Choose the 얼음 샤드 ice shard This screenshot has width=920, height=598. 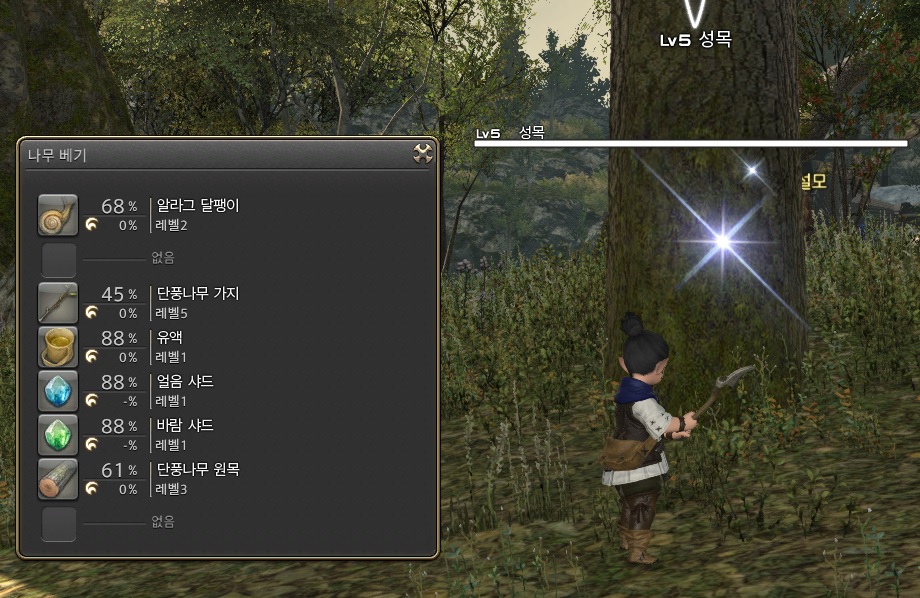click(57, 390)
